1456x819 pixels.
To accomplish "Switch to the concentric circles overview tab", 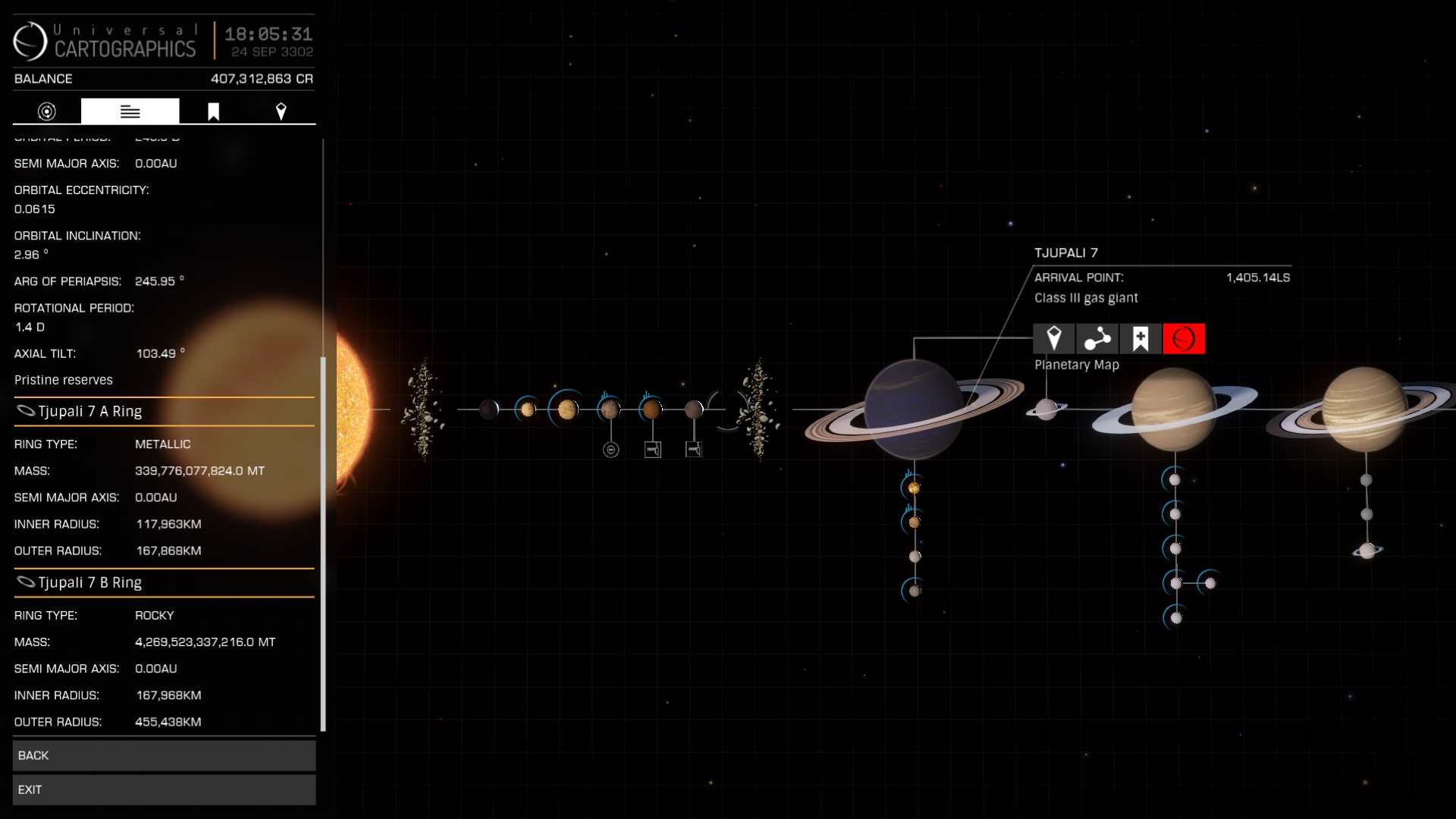I will coord(47,111).
